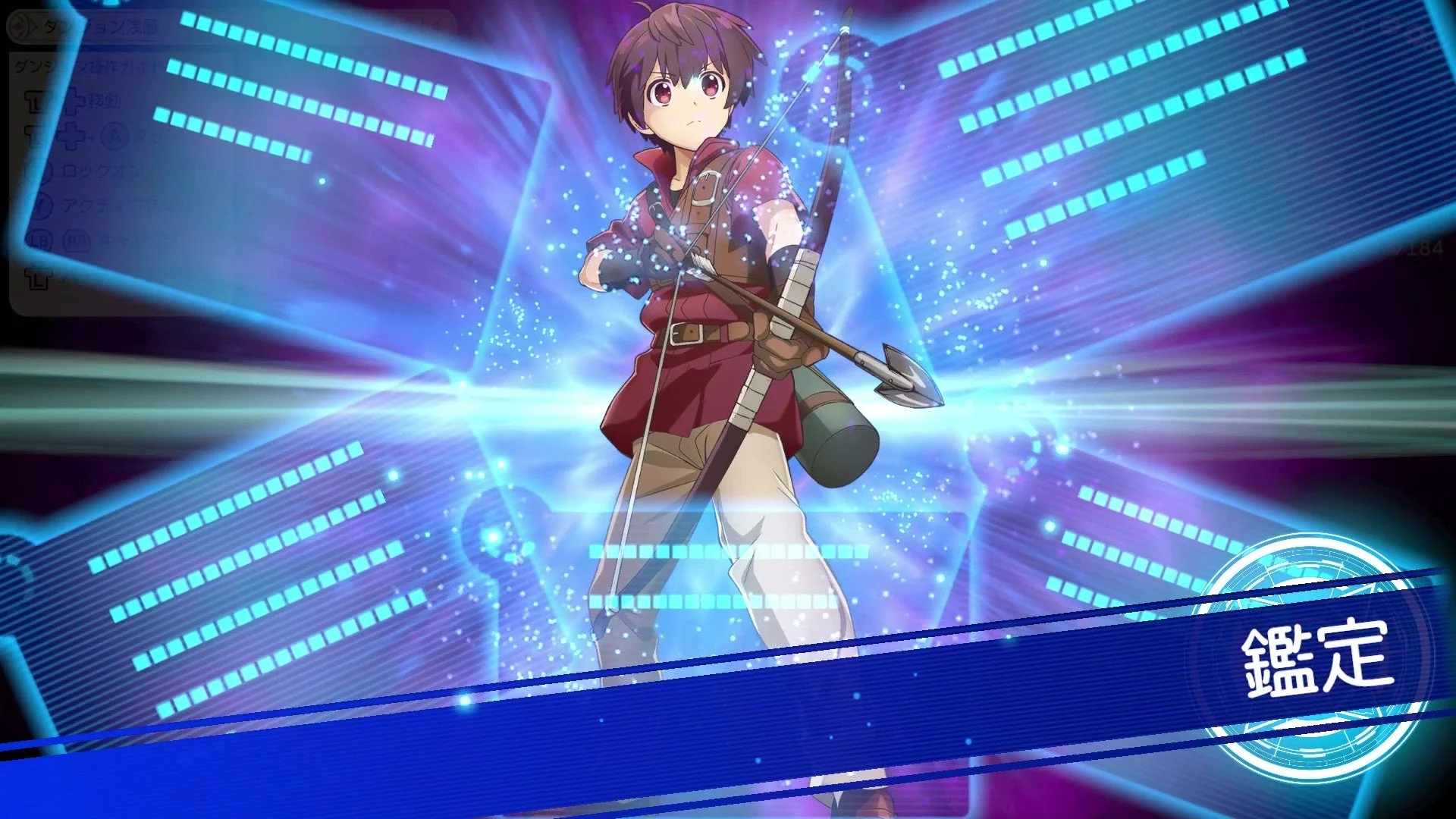Expand the arrow chevron next to the dungeon name
The height and width of the screenshot is (819, 1456).
33,27
